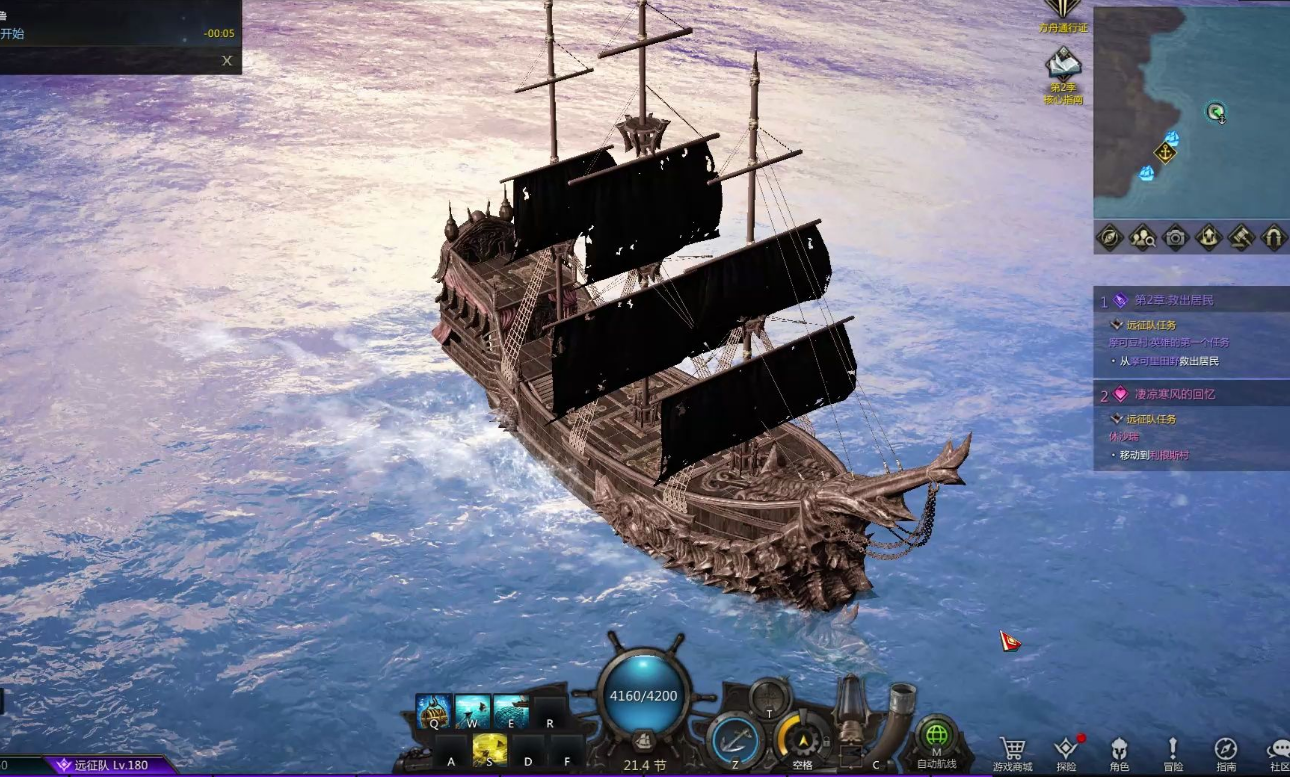Open the 指南 compass guide menu
This screenshot has height=777, width=1290.
coord(1226,752)
